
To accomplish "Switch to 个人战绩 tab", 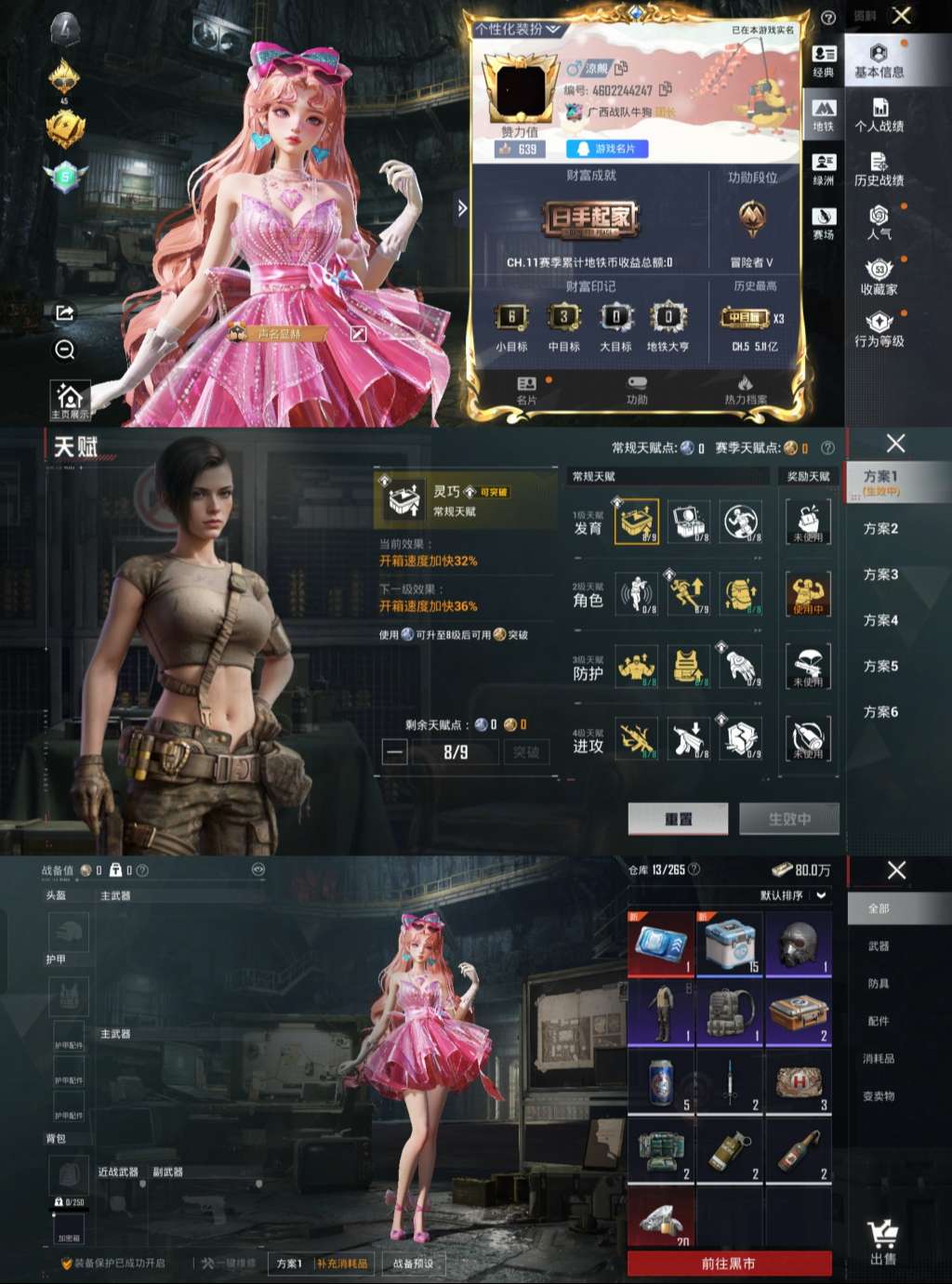I will [879, 115].
